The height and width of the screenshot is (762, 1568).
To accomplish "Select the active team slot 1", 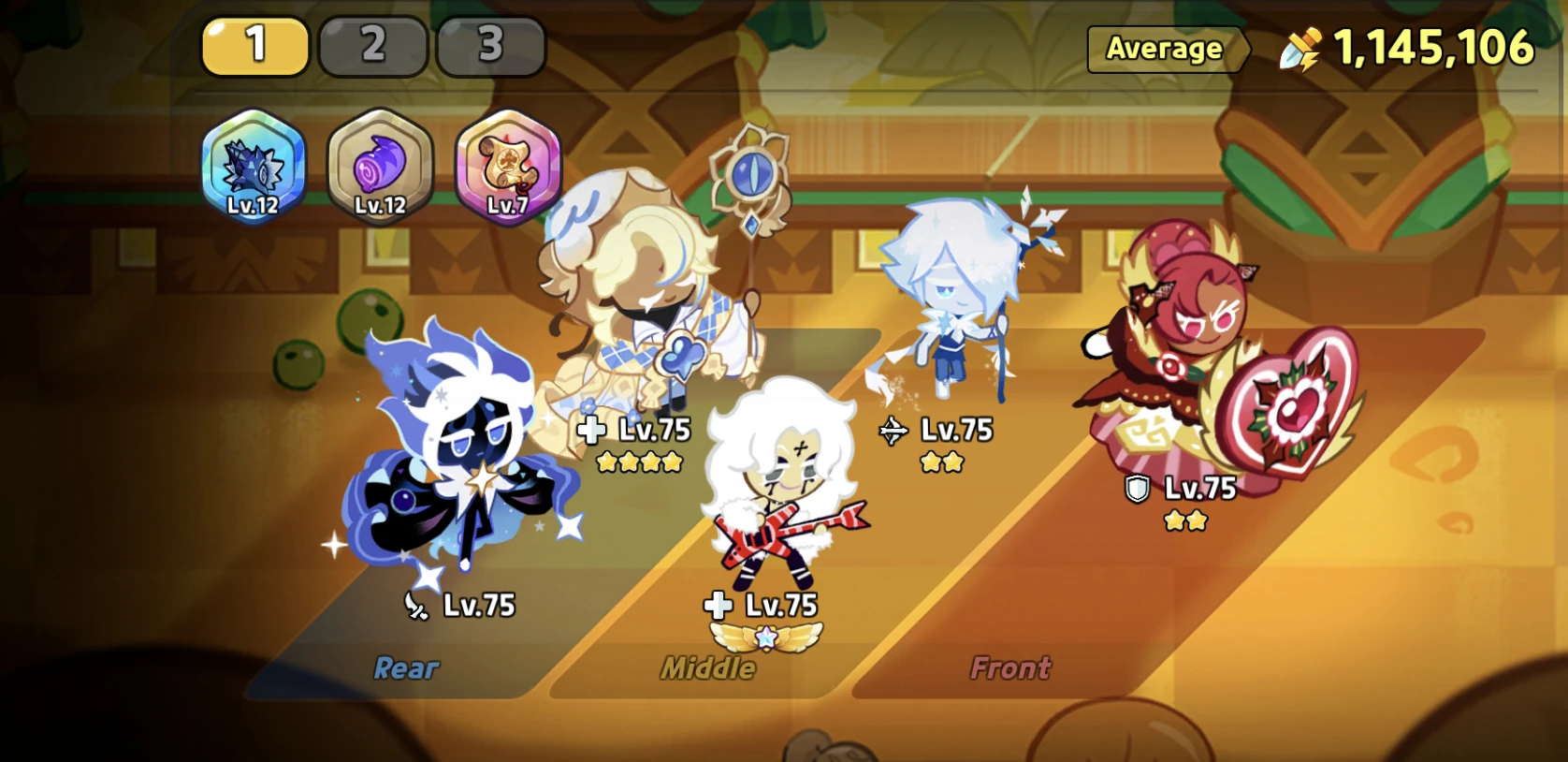I will (254, 45).
